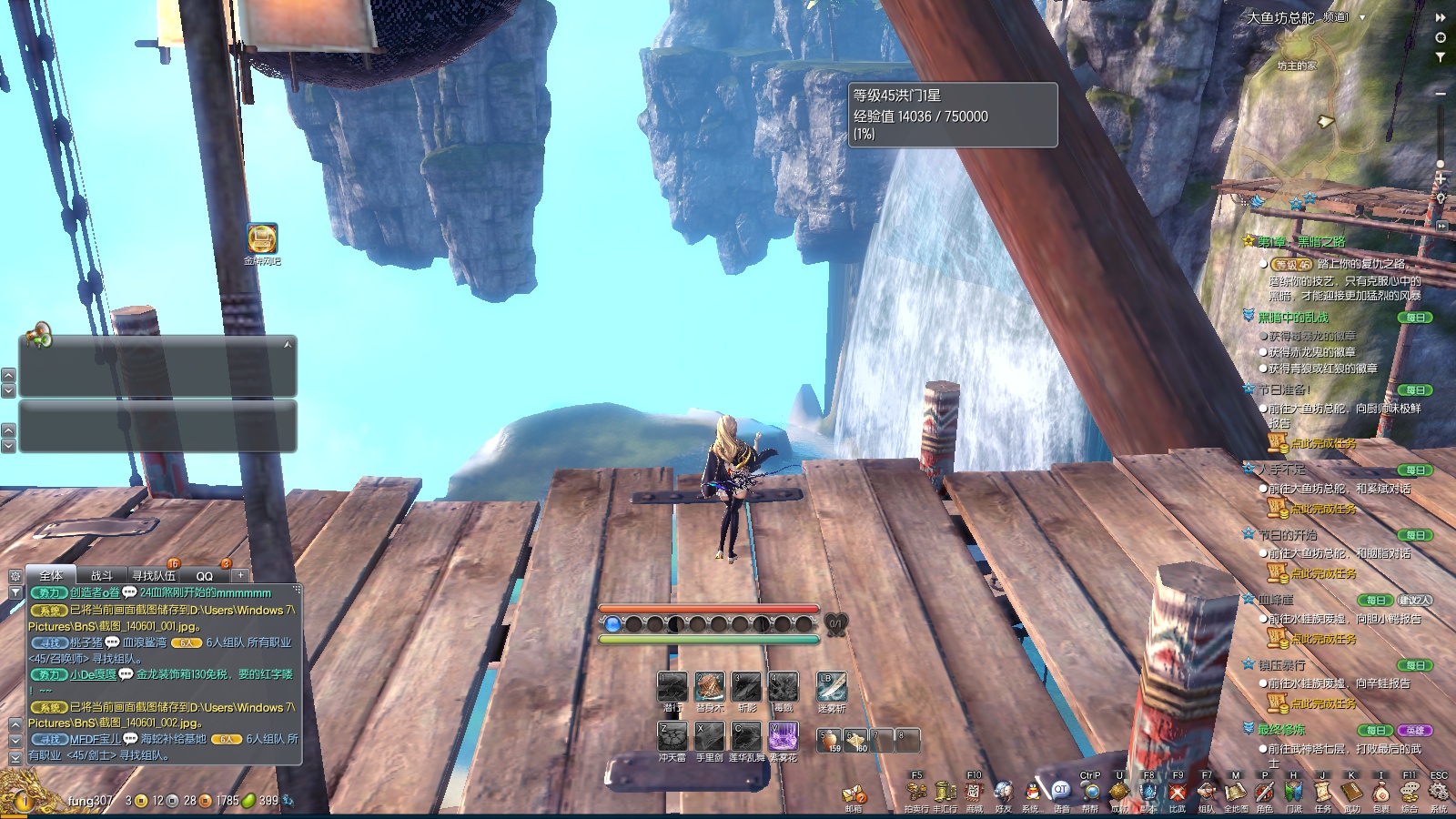This screenshot has width=1456, height=819.
Task: Open the 邮箱 mailbox icon
Action: pos(853,795)
